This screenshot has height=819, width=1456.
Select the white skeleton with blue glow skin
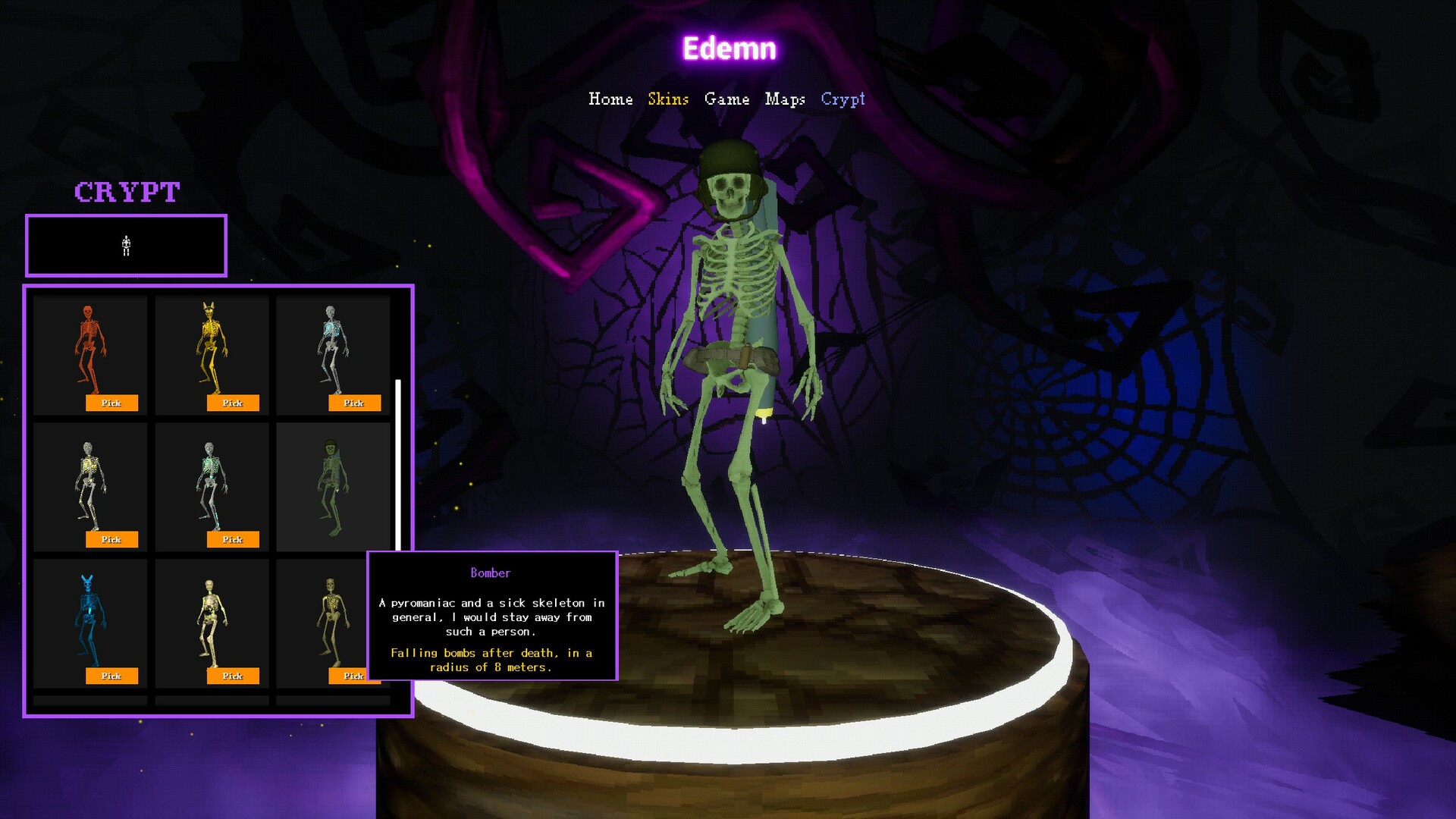pyautogui.click(x=331, y=349)
